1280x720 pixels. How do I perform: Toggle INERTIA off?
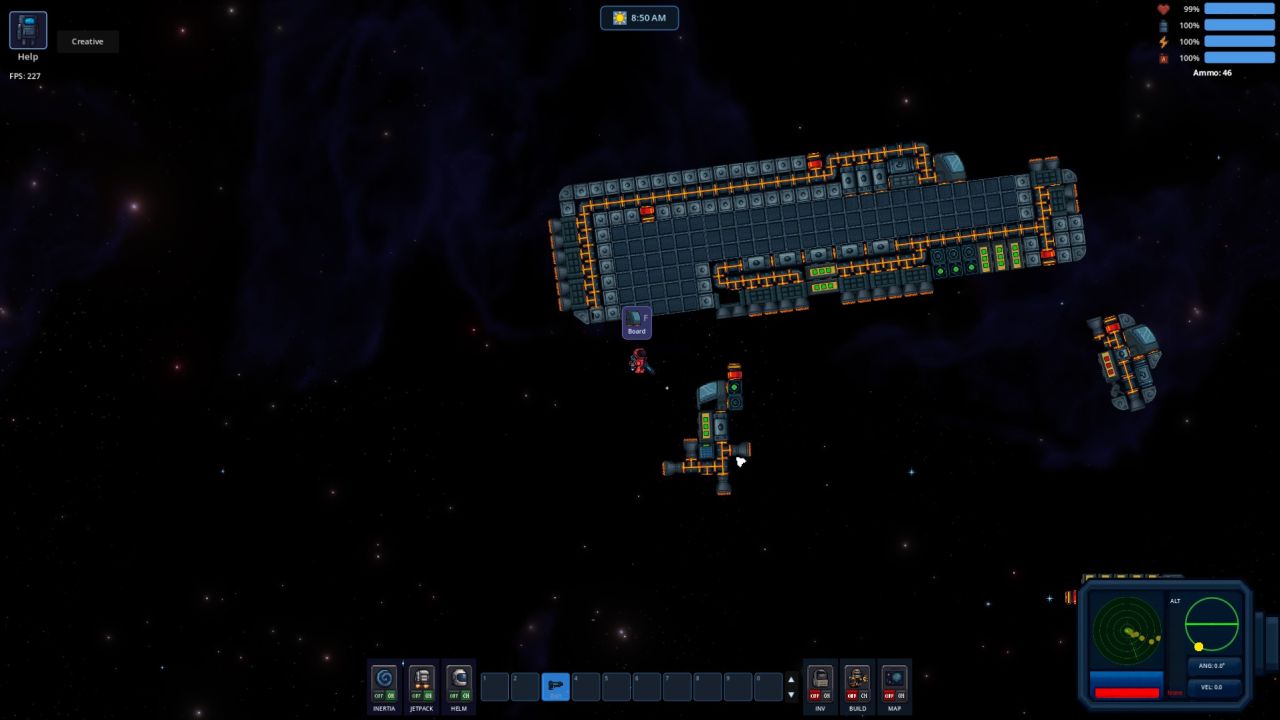pyautogui.click(x=377, y=697)
